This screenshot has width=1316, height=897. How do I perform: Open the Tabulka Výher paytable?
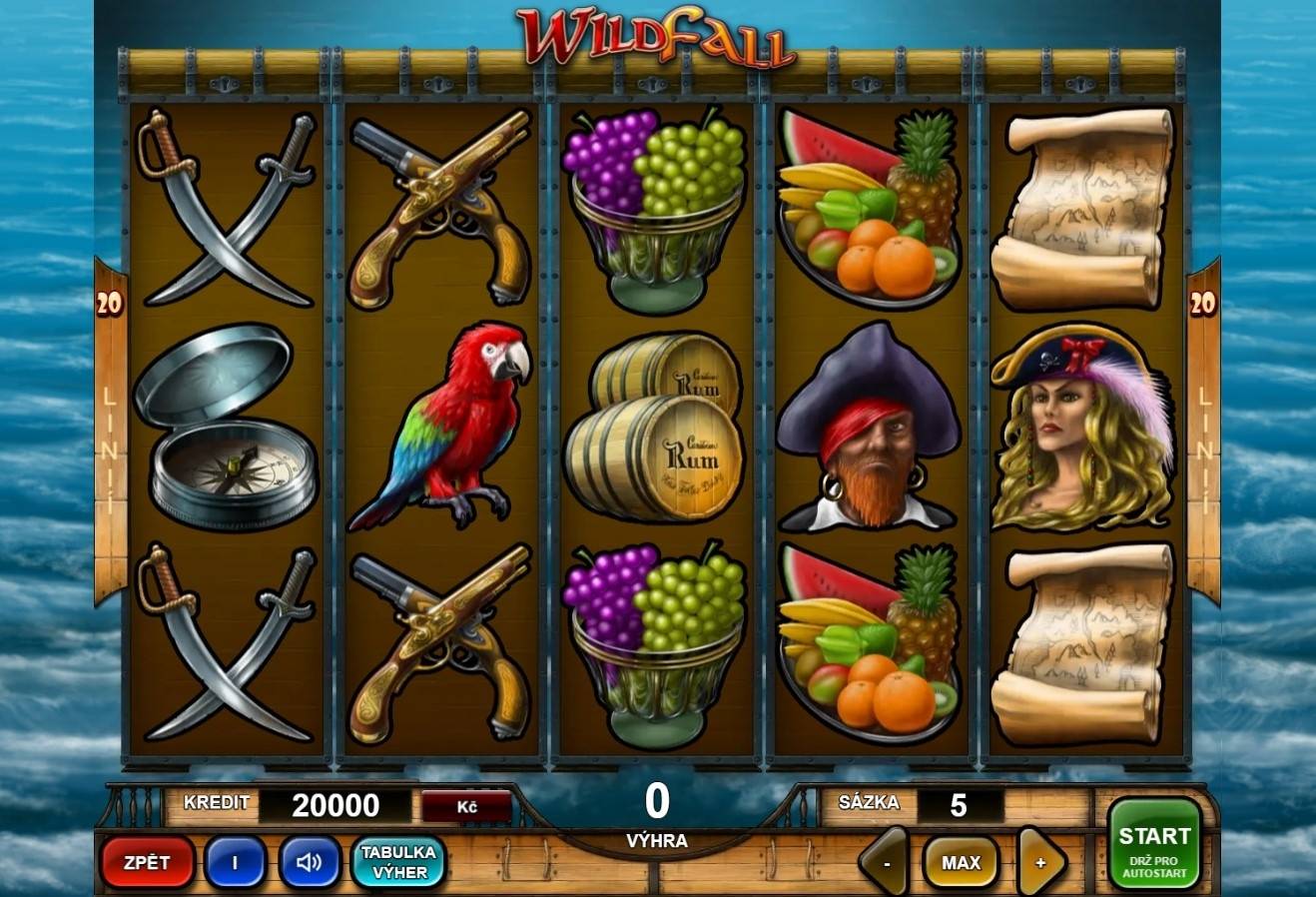coord(398,862)
